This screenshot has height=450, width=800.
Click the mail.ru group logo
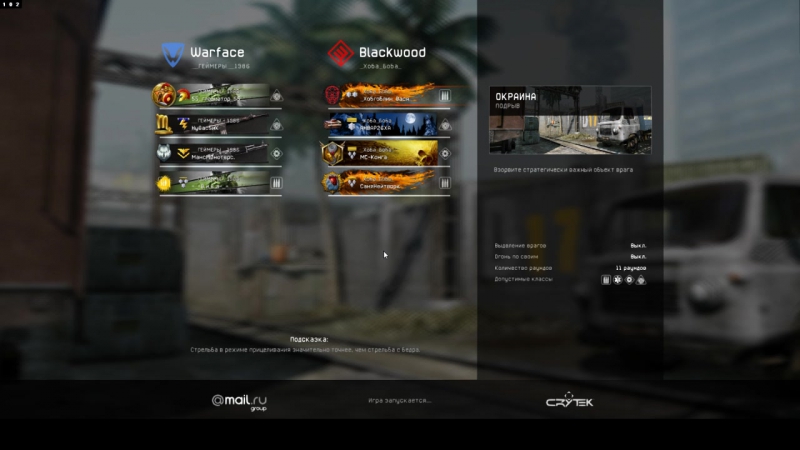(239, 402)
